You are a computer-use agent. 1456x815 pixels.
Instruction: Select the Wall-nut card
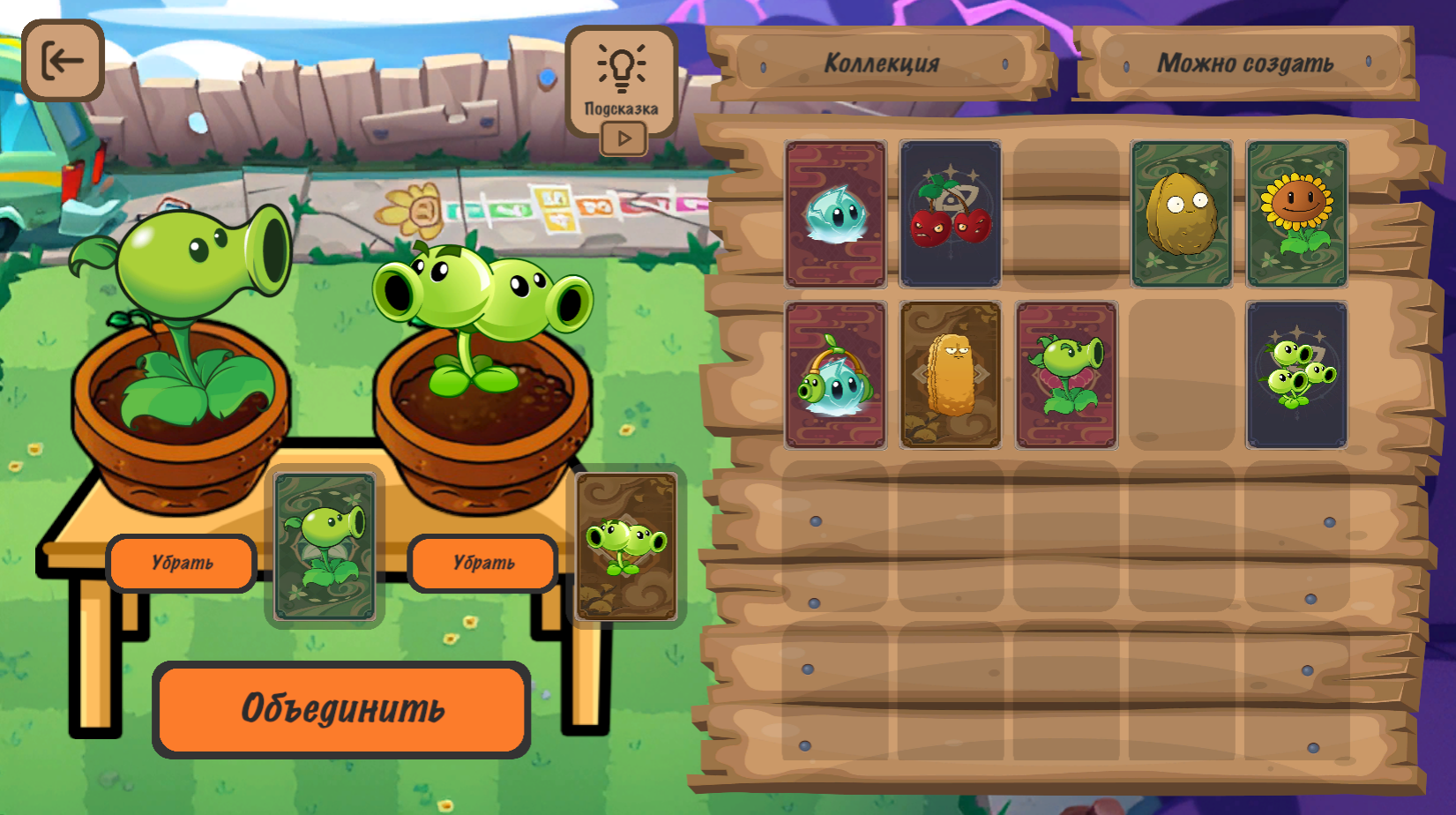click(1182, 212)
